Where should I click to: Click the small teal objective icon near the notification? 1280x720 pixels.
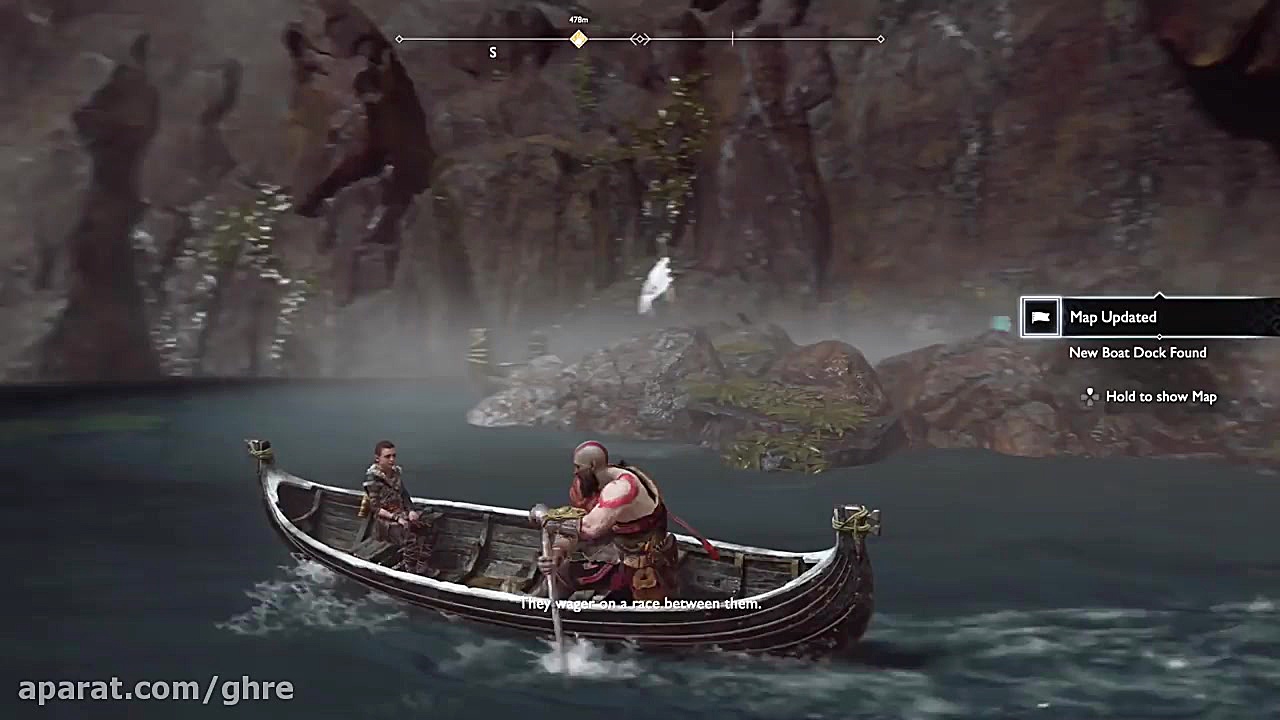1003,321
